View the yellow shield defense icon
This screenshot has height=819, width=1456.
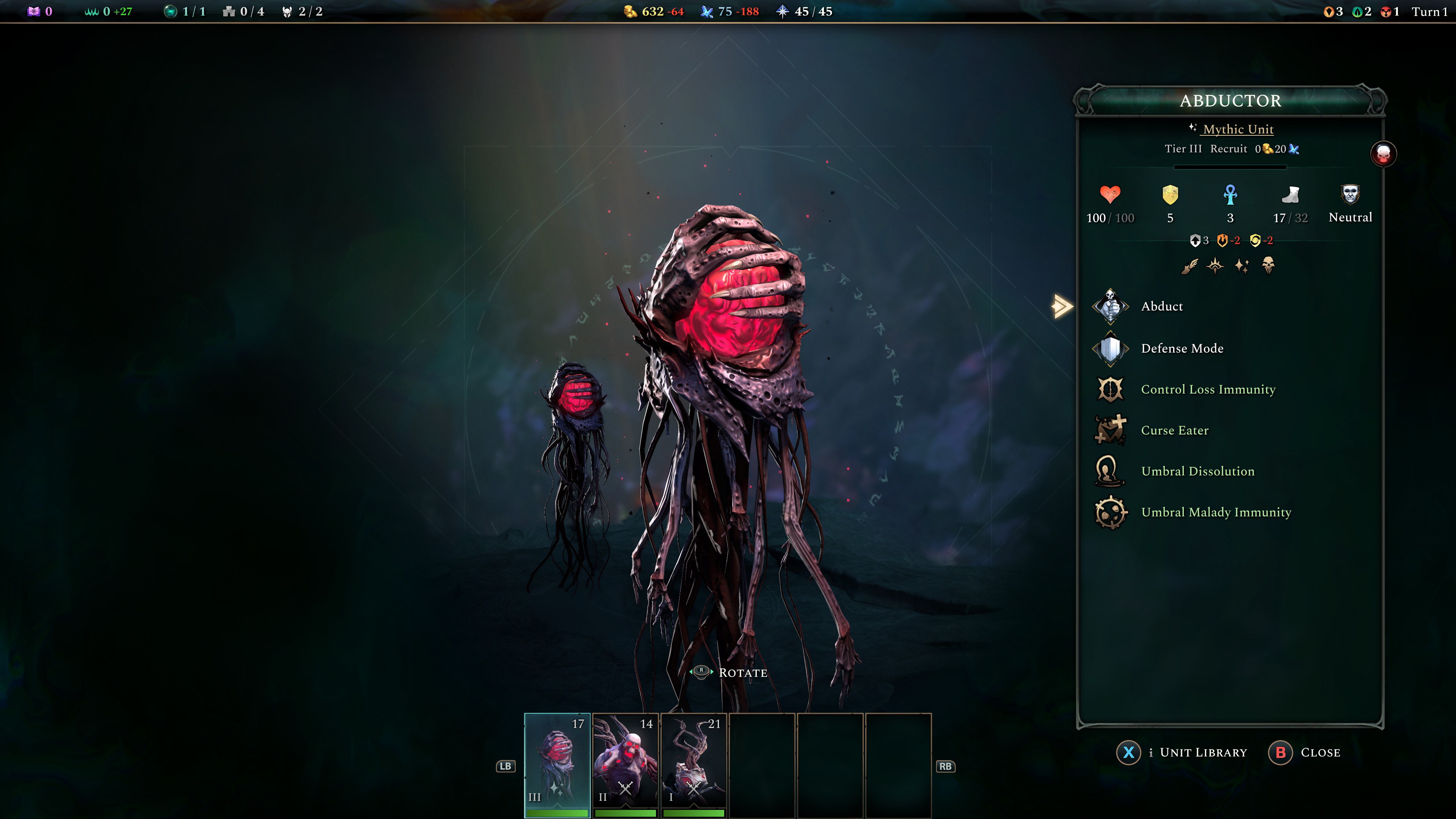coord(1170,195)
